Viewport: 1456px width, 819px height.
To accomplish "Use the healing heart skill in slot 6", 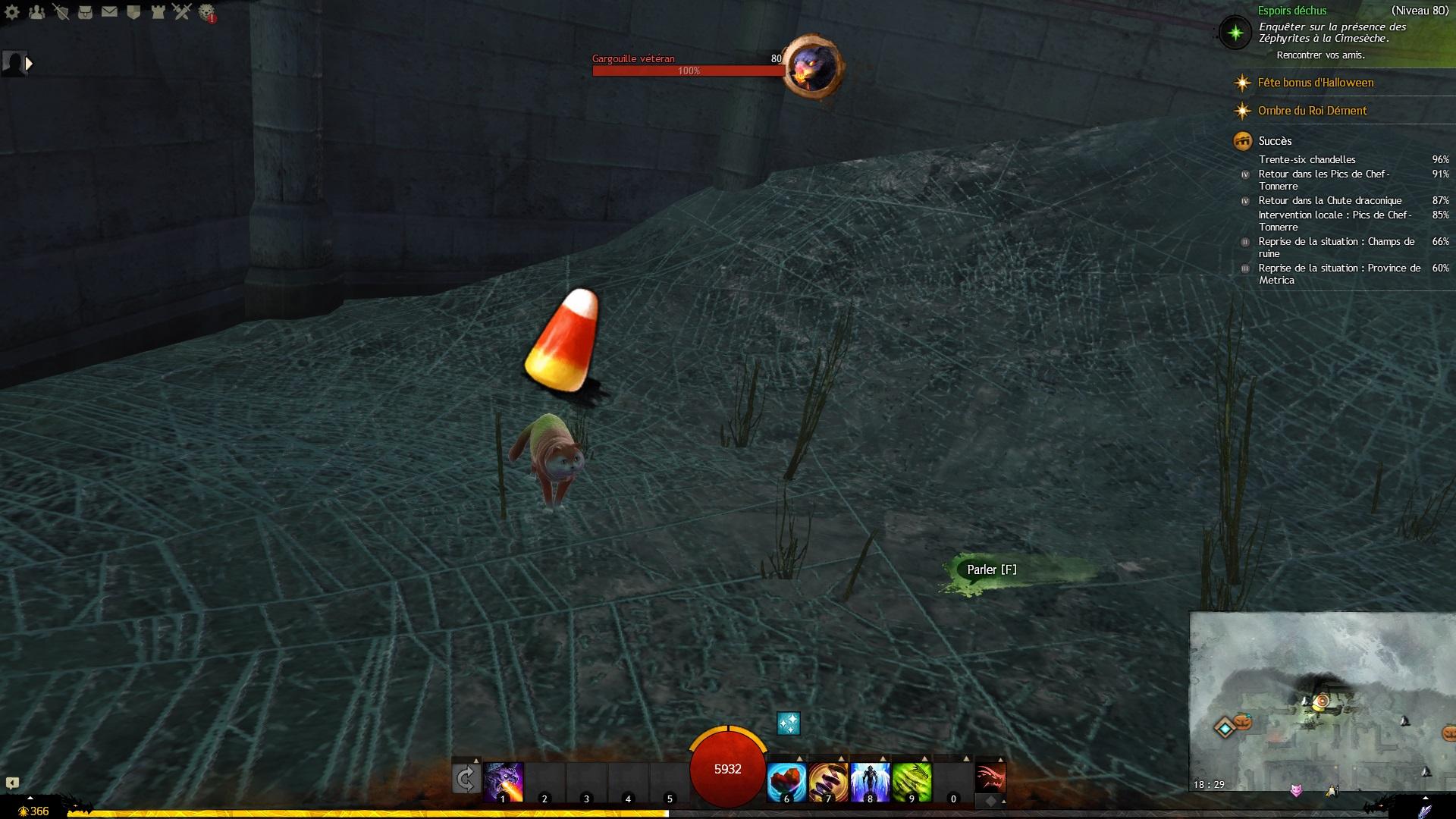I will pyautogui.click(x=786, y=782).
